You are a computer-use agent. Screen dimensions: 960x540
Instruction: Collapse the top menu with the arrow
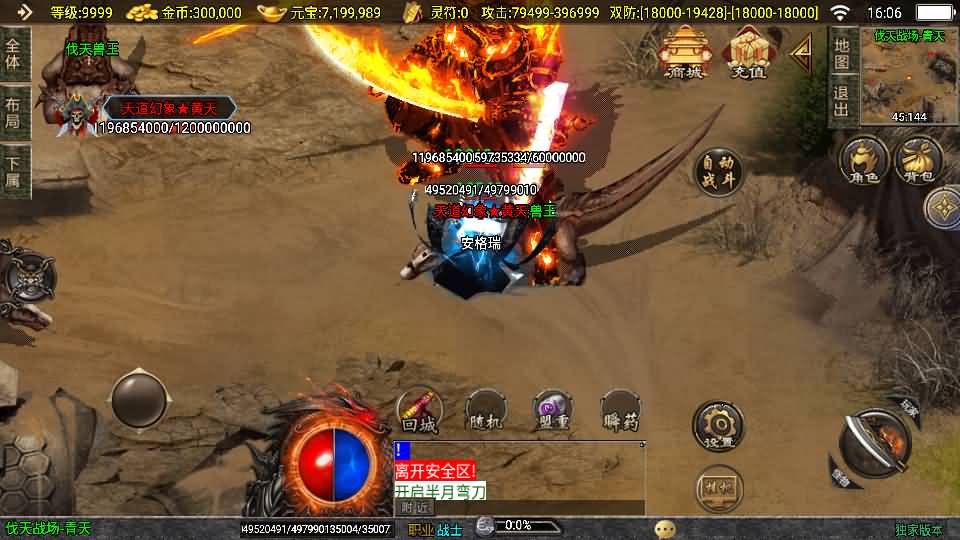801,52
